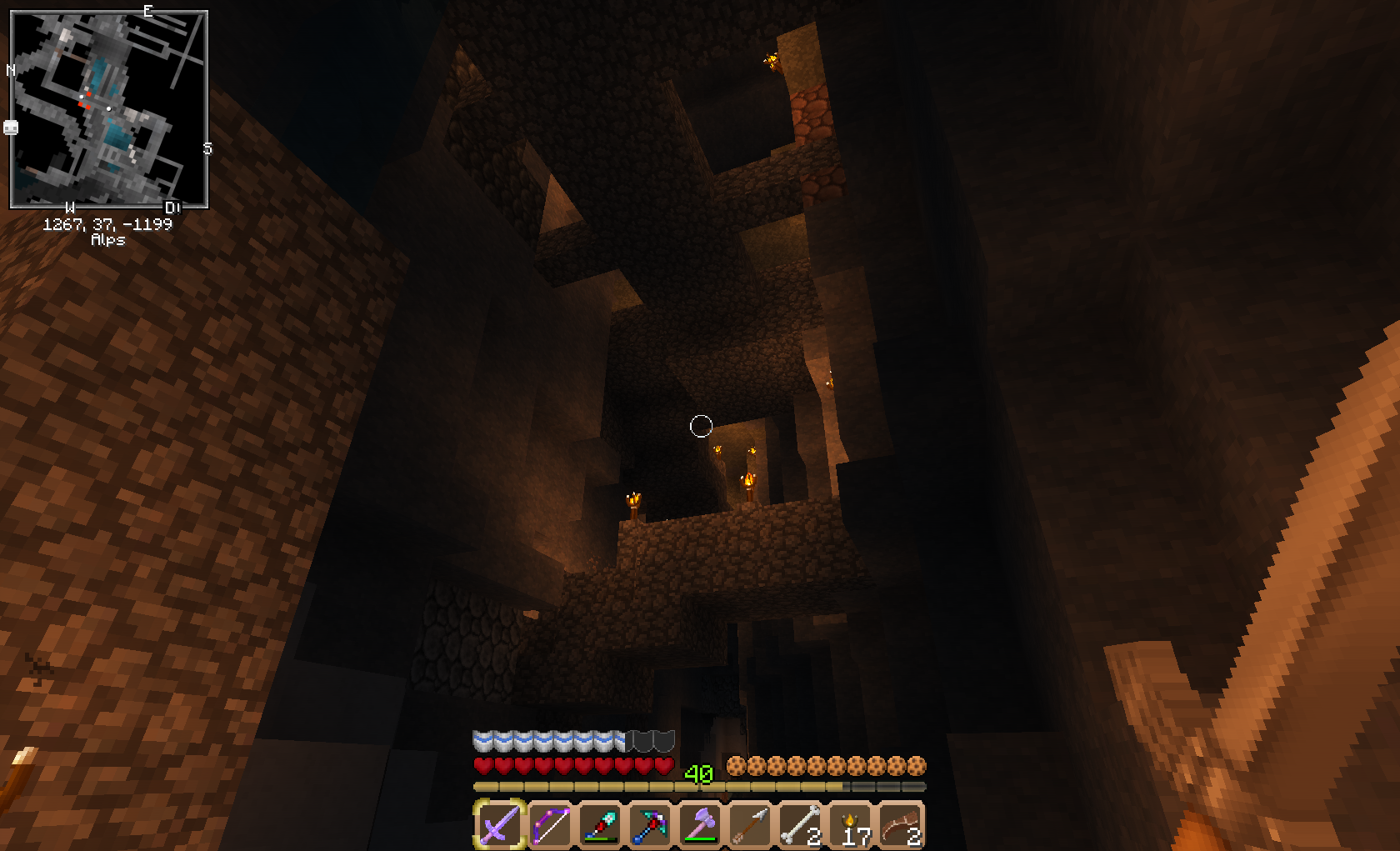Click the cave minimap
The image size is (1400, 851).
pos(108,109)
